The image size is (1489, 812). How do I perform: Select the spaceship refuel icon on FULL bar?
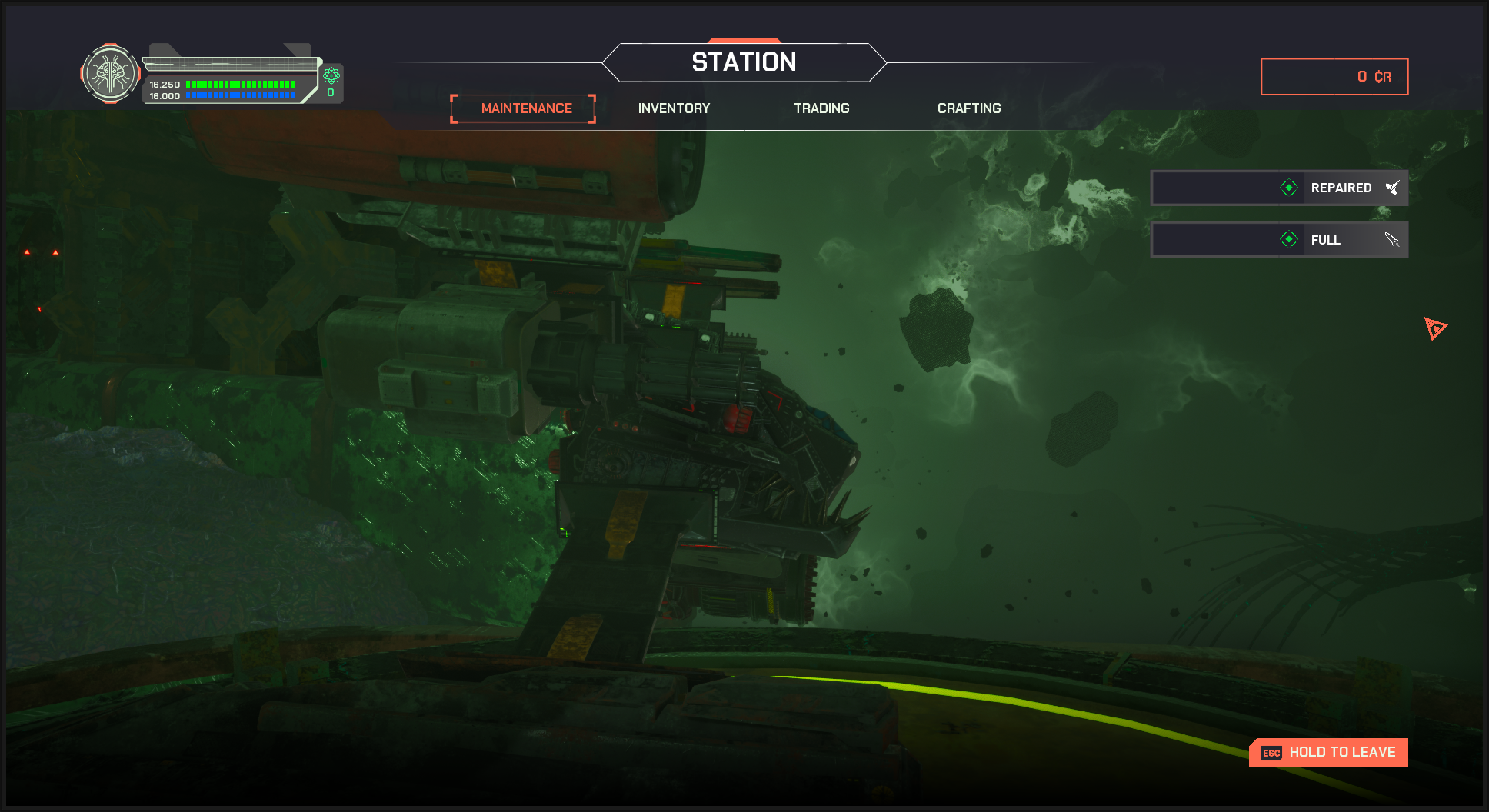(1393, 239)
